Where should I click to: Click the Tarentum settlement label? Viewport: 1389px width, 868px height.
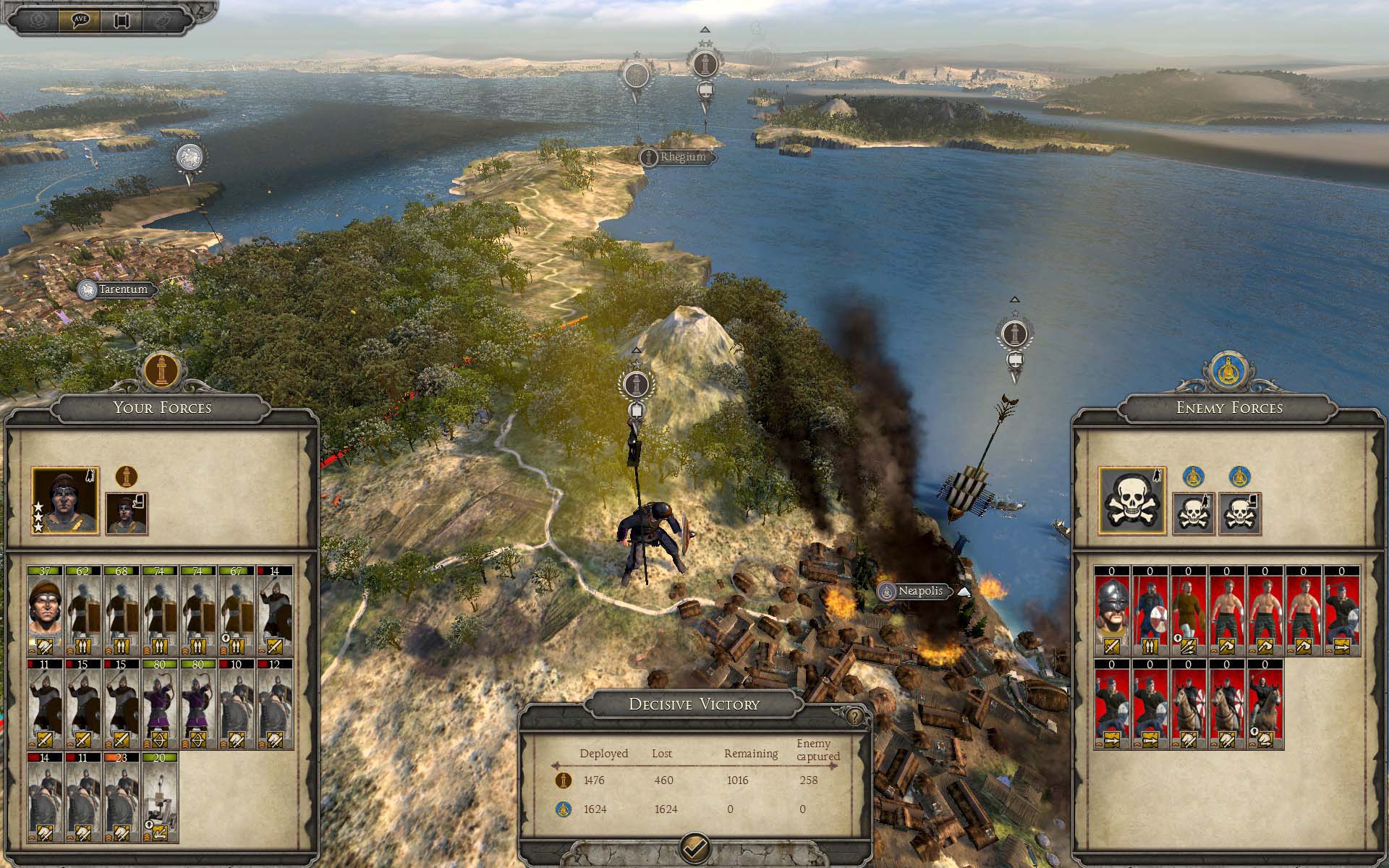122,289
